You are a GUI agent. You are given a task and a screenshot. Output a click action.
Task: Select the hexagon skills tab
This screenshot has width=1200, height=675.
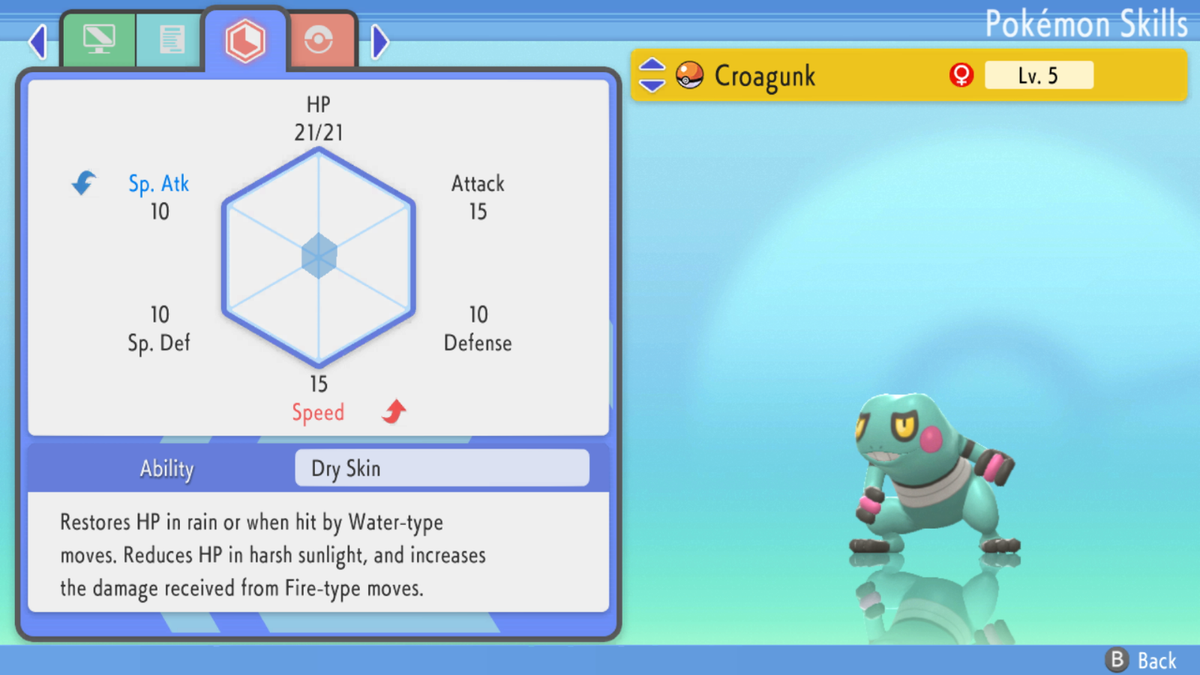tap(245, 40)
